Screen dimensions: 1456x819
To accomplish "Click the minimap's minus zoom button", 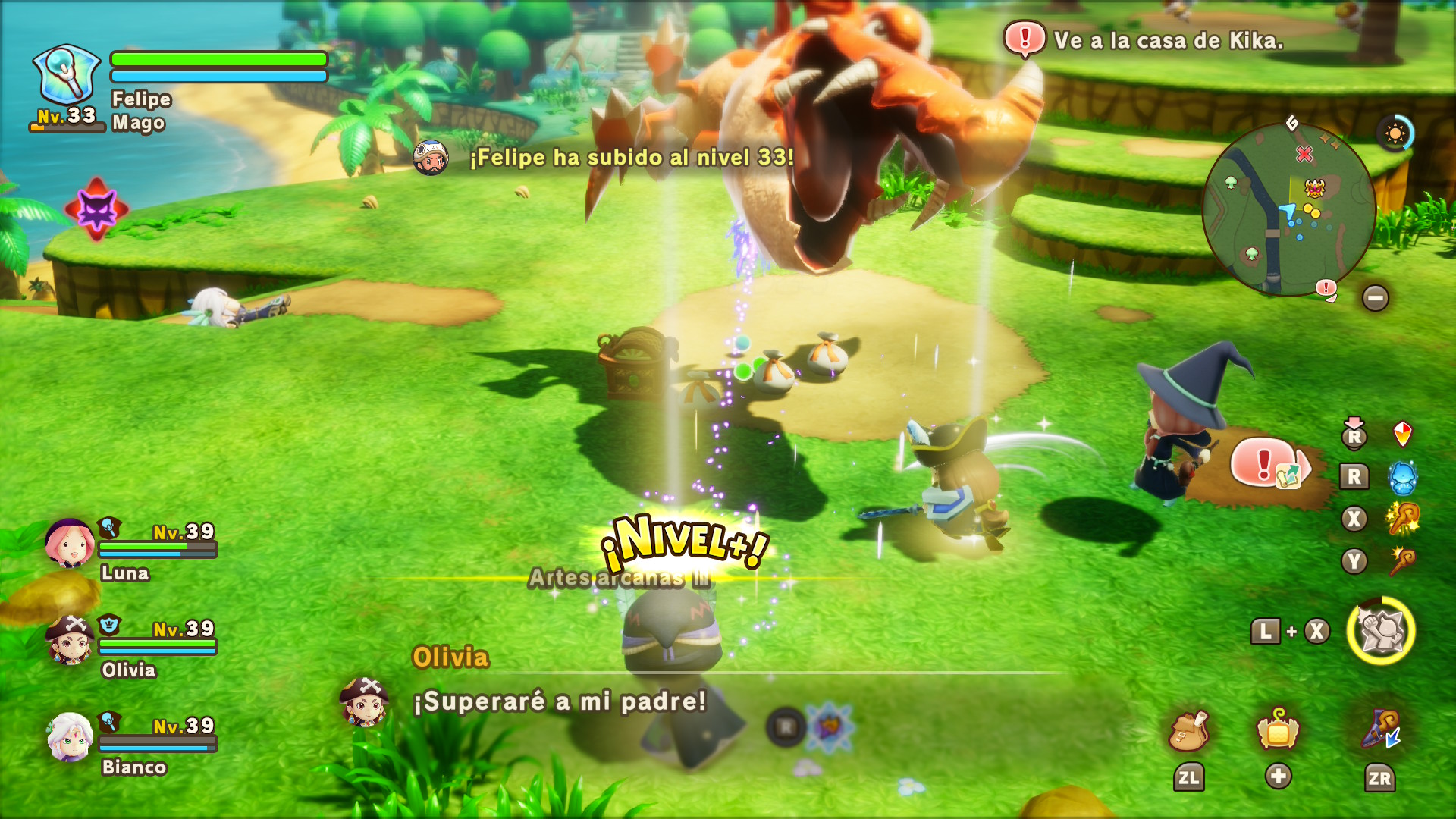I will [x=1375, y=298].
